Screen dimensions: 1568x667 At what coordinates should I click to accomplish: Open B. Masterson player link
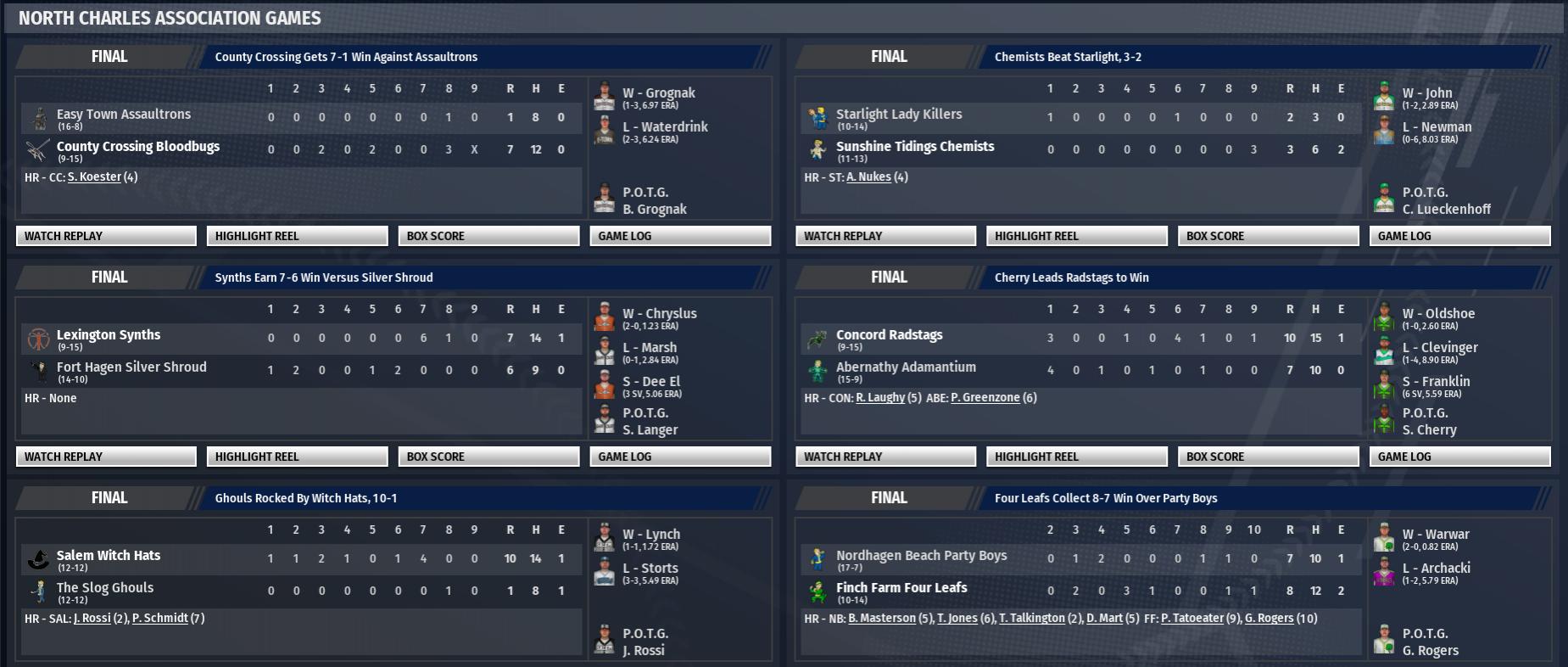pyautogui.click(x=882, y=619)
